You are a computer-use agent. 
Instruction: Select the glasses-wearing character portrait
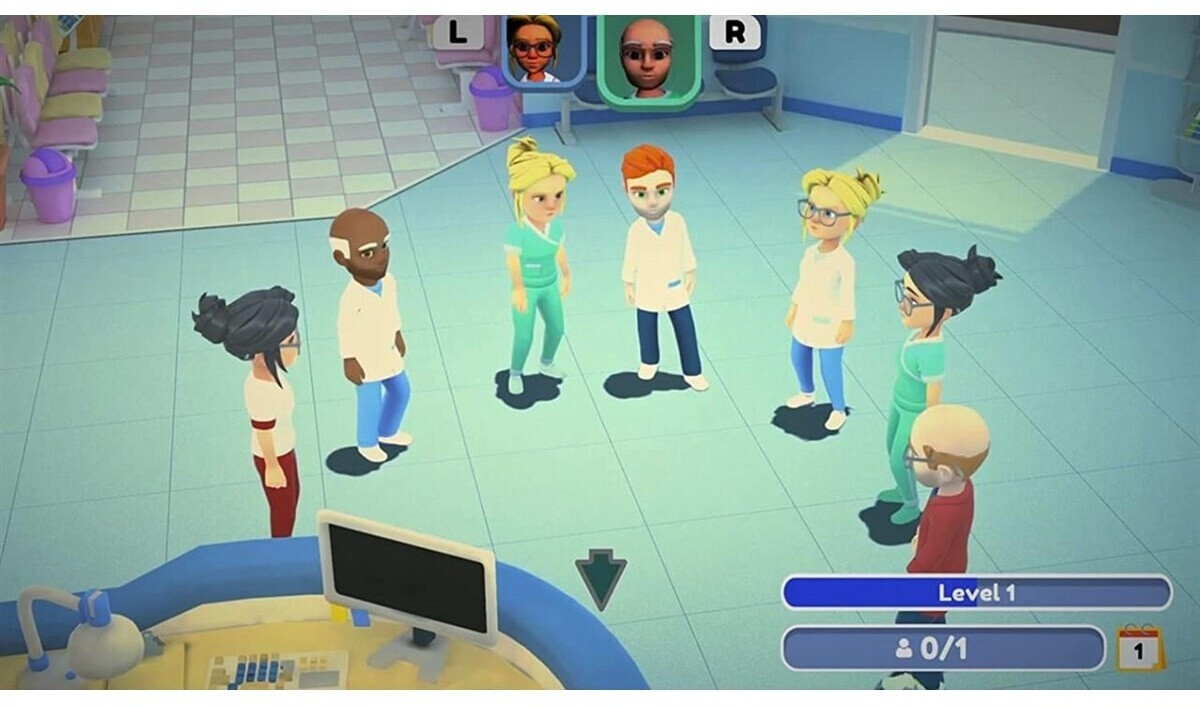click(543, 50)
